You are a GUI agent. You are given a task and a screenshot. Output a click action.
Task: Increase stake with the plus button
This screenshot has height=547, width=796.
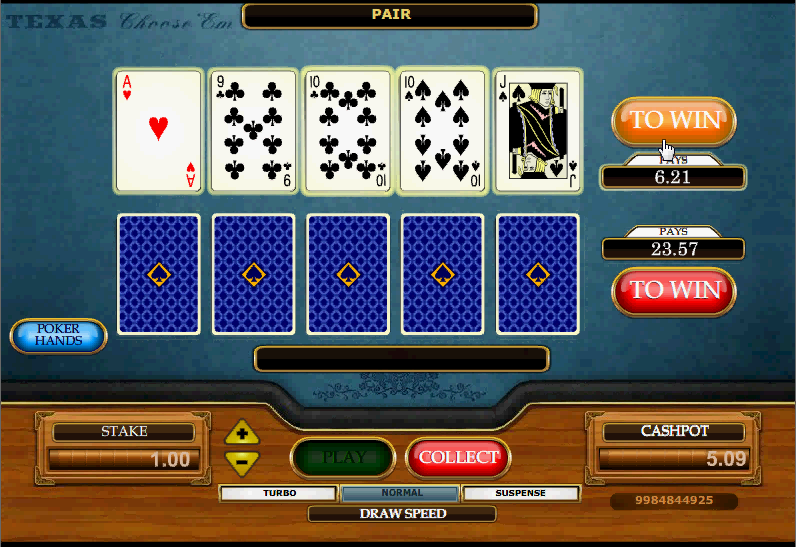pyautogui.click(x=241, y=434)
